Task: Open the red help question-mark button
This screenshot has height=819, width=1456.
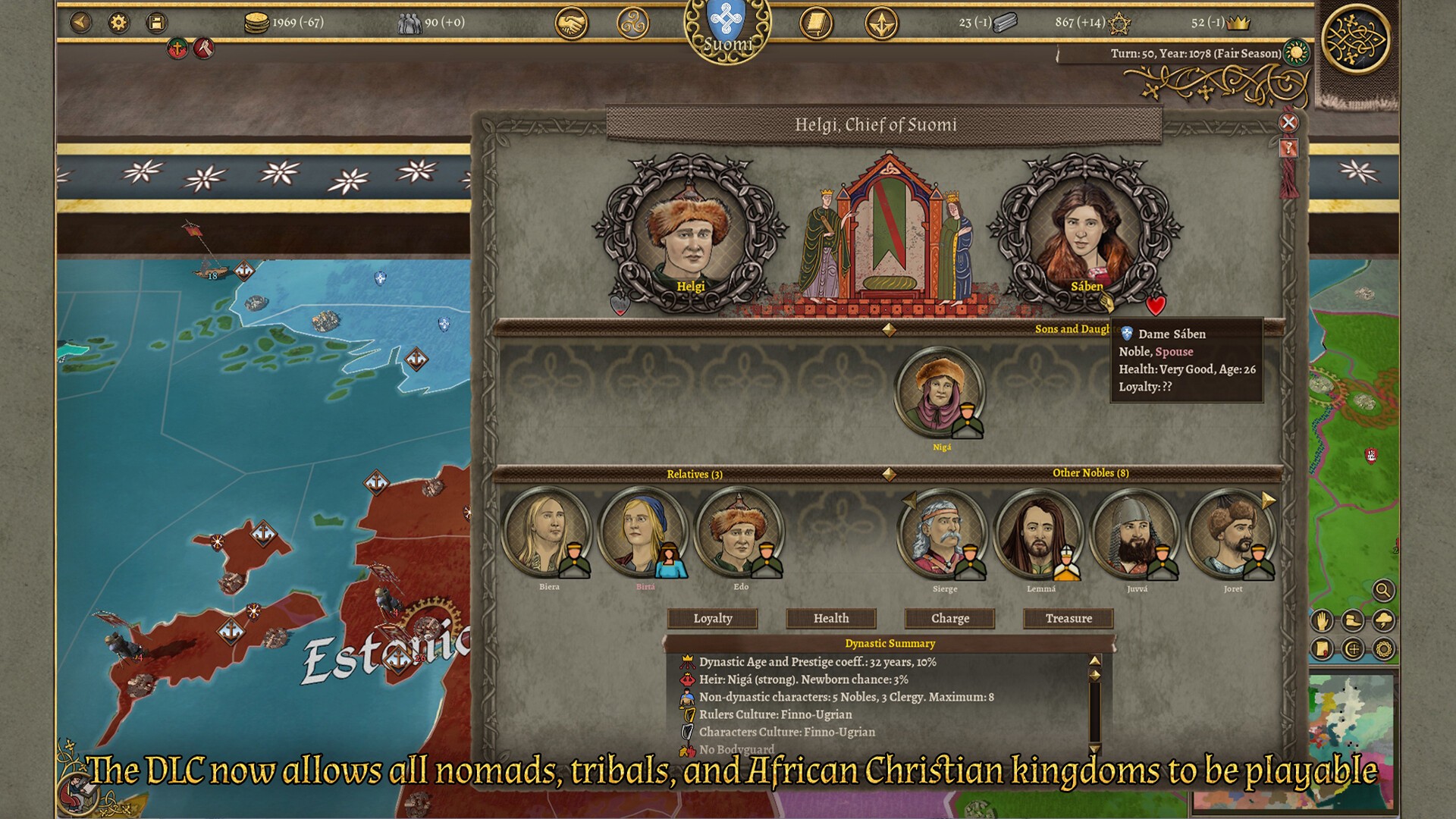Action: (x=1288, y=149)
